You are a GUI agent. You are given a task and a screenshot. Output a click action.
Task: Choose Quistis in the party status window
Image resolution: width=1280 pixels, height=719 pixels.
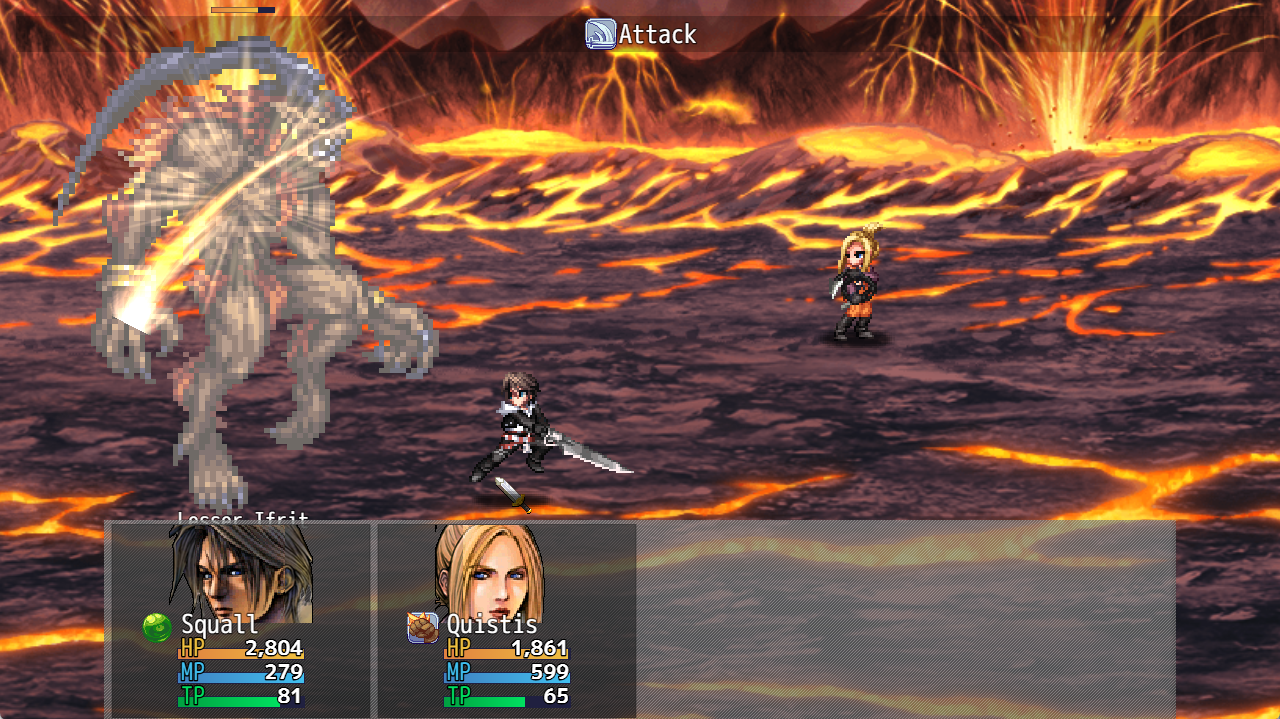506,620
